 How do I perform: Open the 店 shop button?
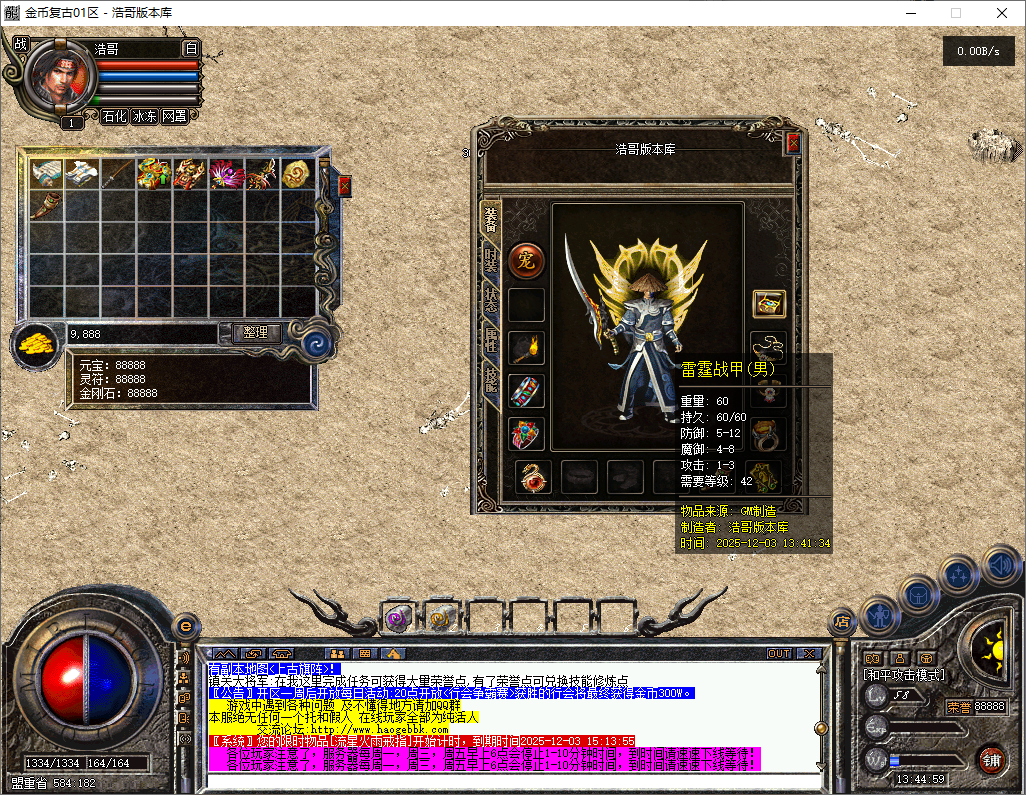pyautogui.click(x=842, y=622)
